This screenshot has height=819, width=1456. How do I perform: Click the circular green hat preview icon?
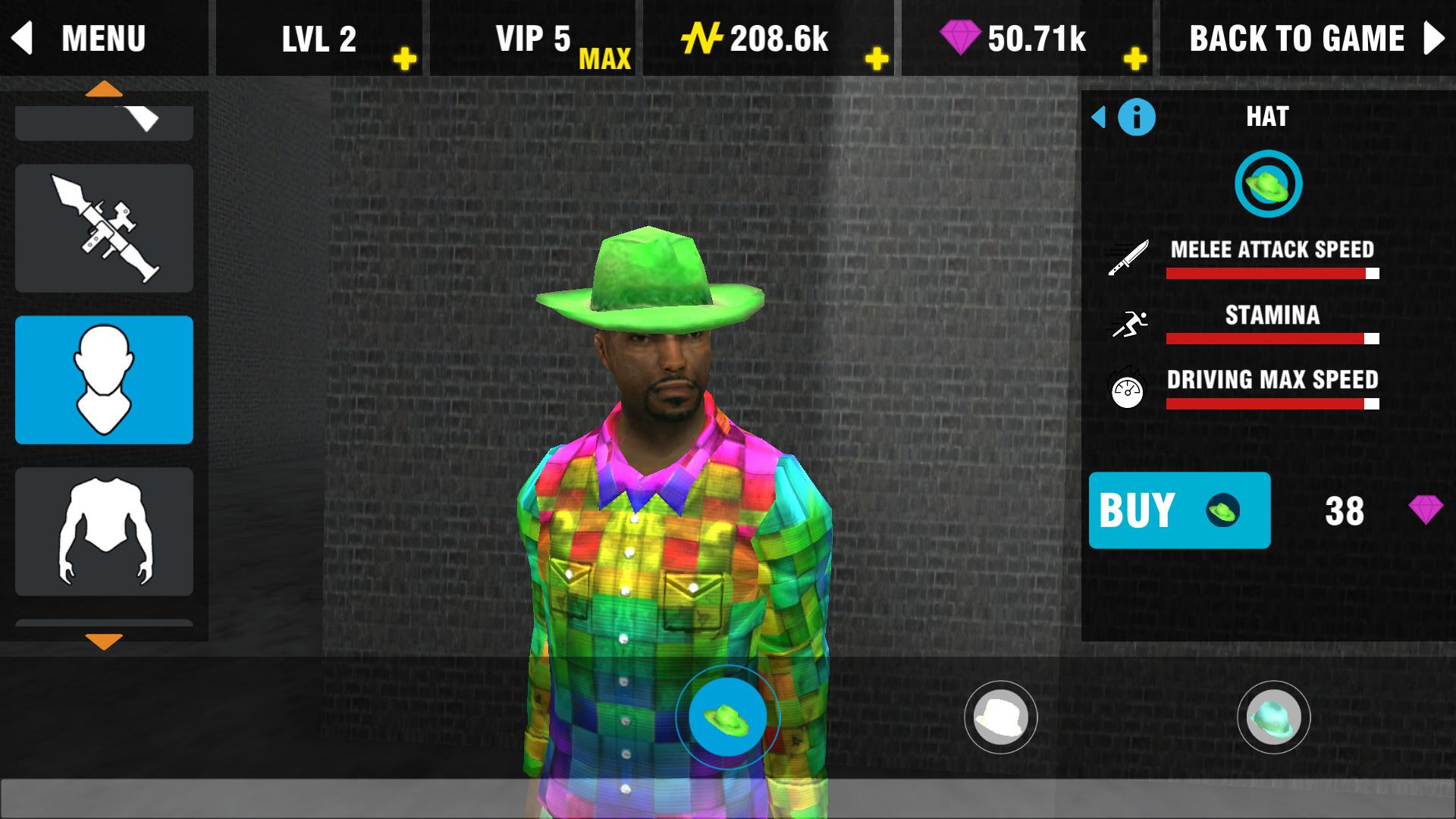(1268, 184)
